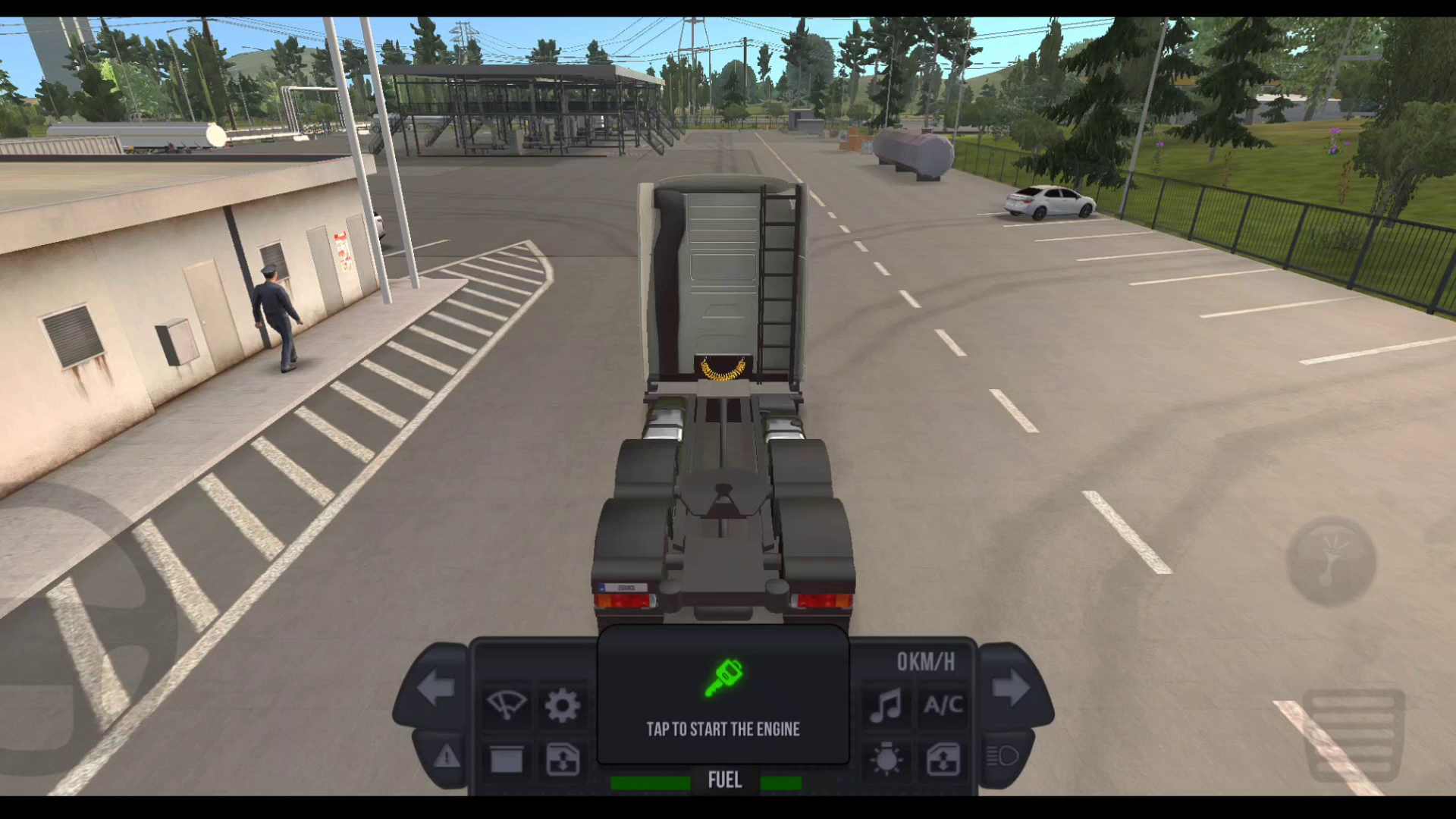
Task: Open the gear settings icon
Action: [563, 705]
